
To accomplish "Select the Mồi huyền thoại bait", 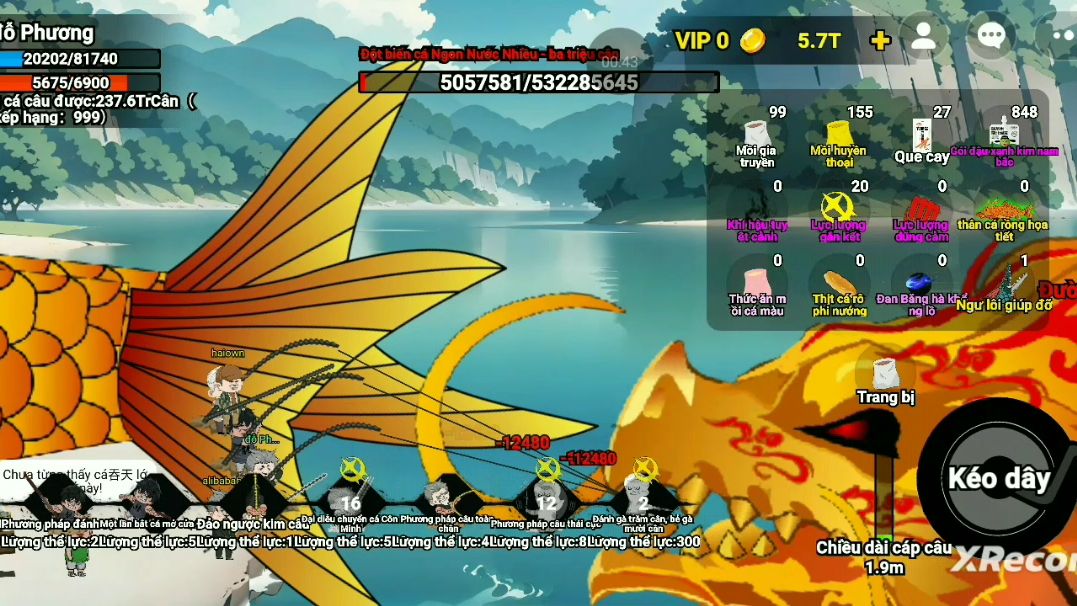I will coord(839,135).
